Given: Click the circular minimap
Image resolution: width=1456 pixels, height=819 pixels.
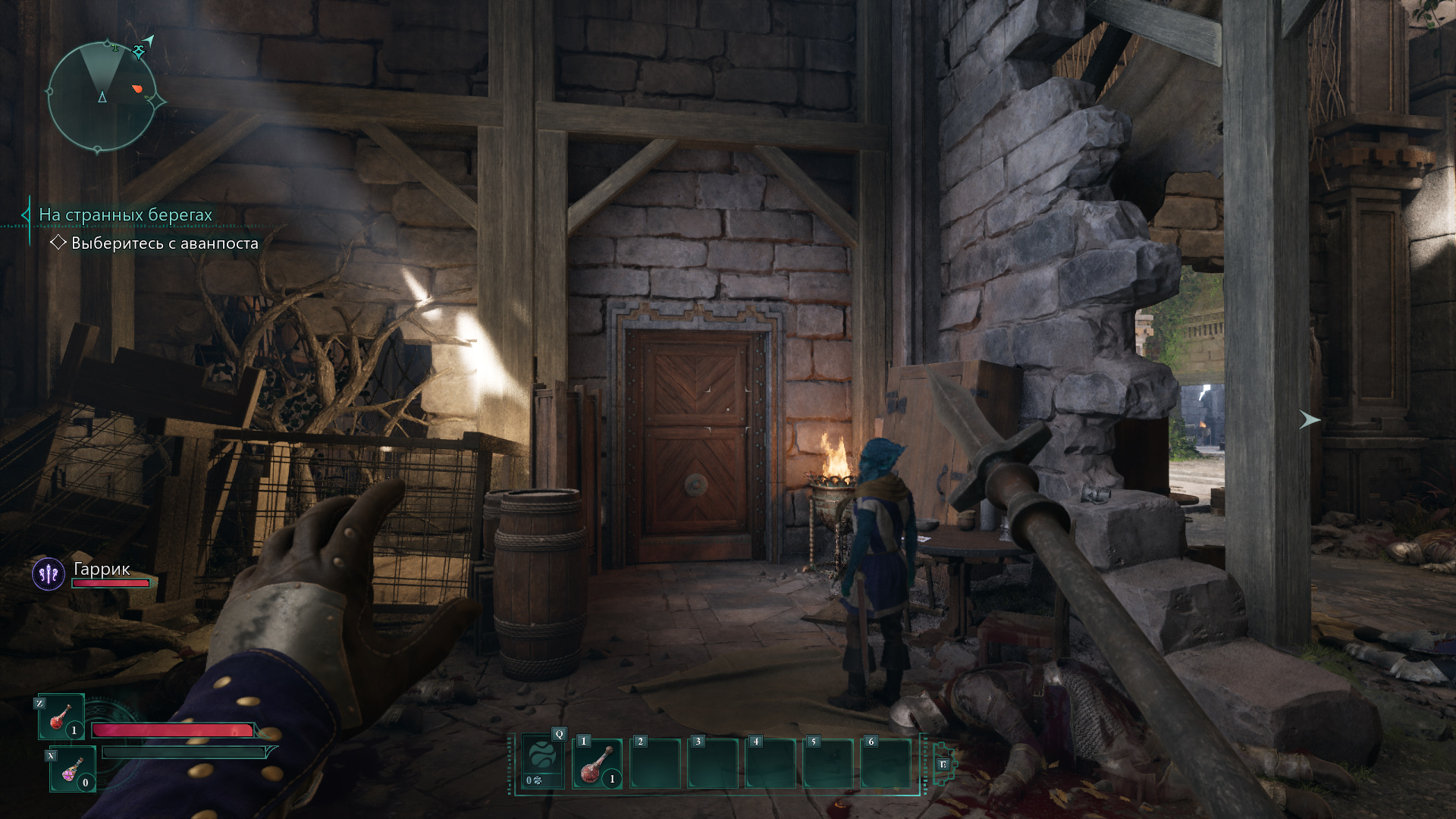Looking at the screenshot, I should click(x=102, y=96).
